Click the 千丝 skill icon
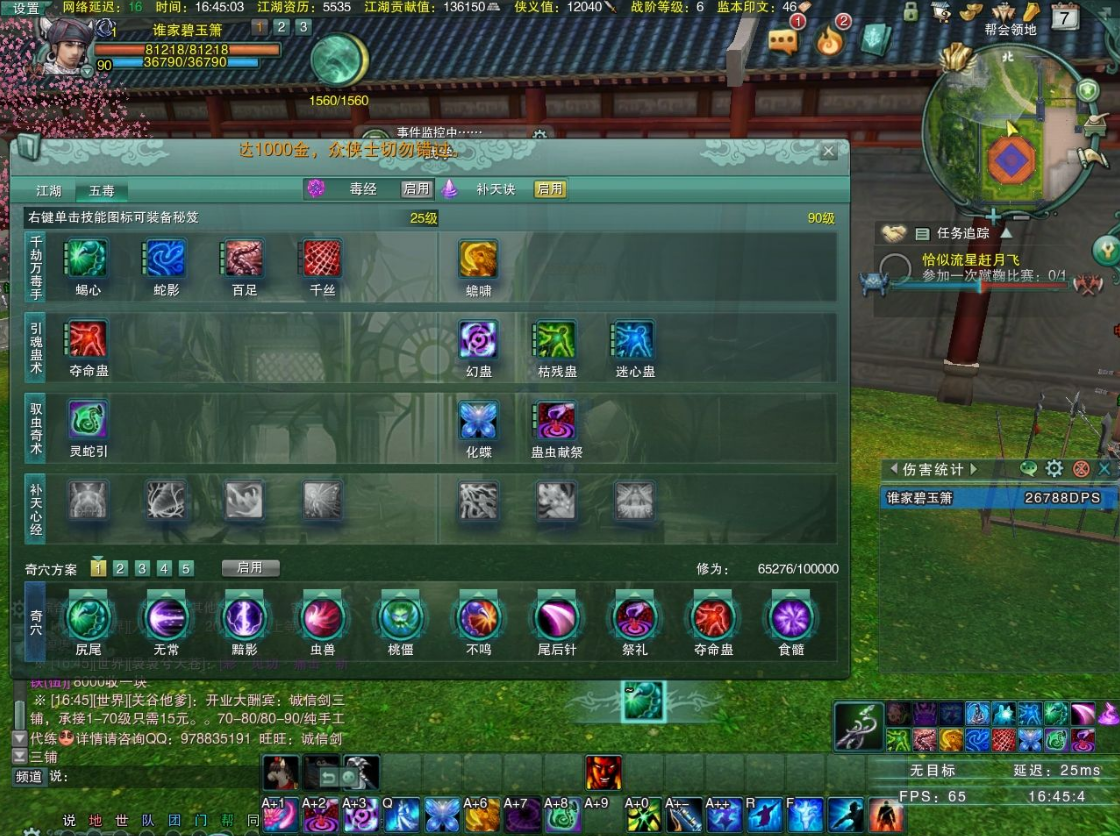Screen dimensions: 1120x836 point(322,258)
